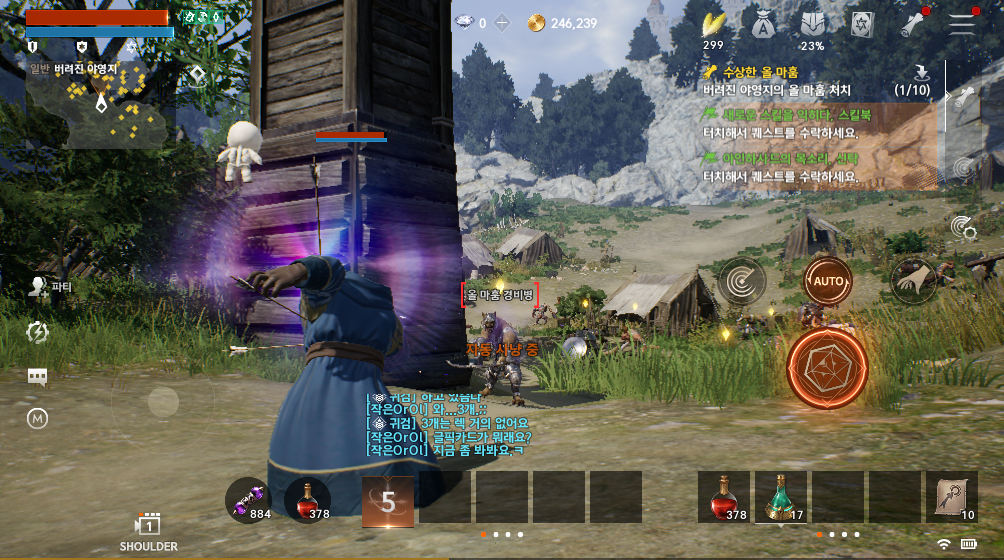Screen dimensions: 1004x560
Task: Tap the grabbing hand pickup button
Action: (x=911, y=281)
